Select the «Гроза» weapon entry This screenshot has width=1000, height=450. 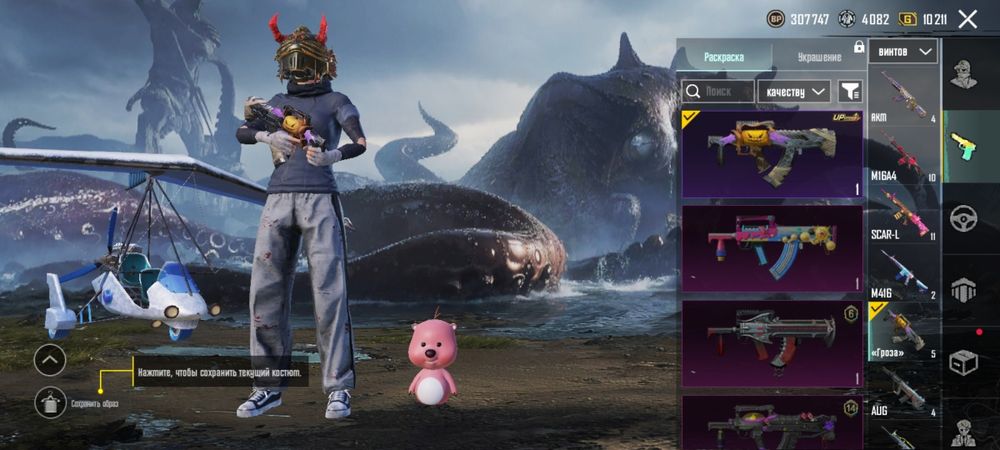pos(904,331)
